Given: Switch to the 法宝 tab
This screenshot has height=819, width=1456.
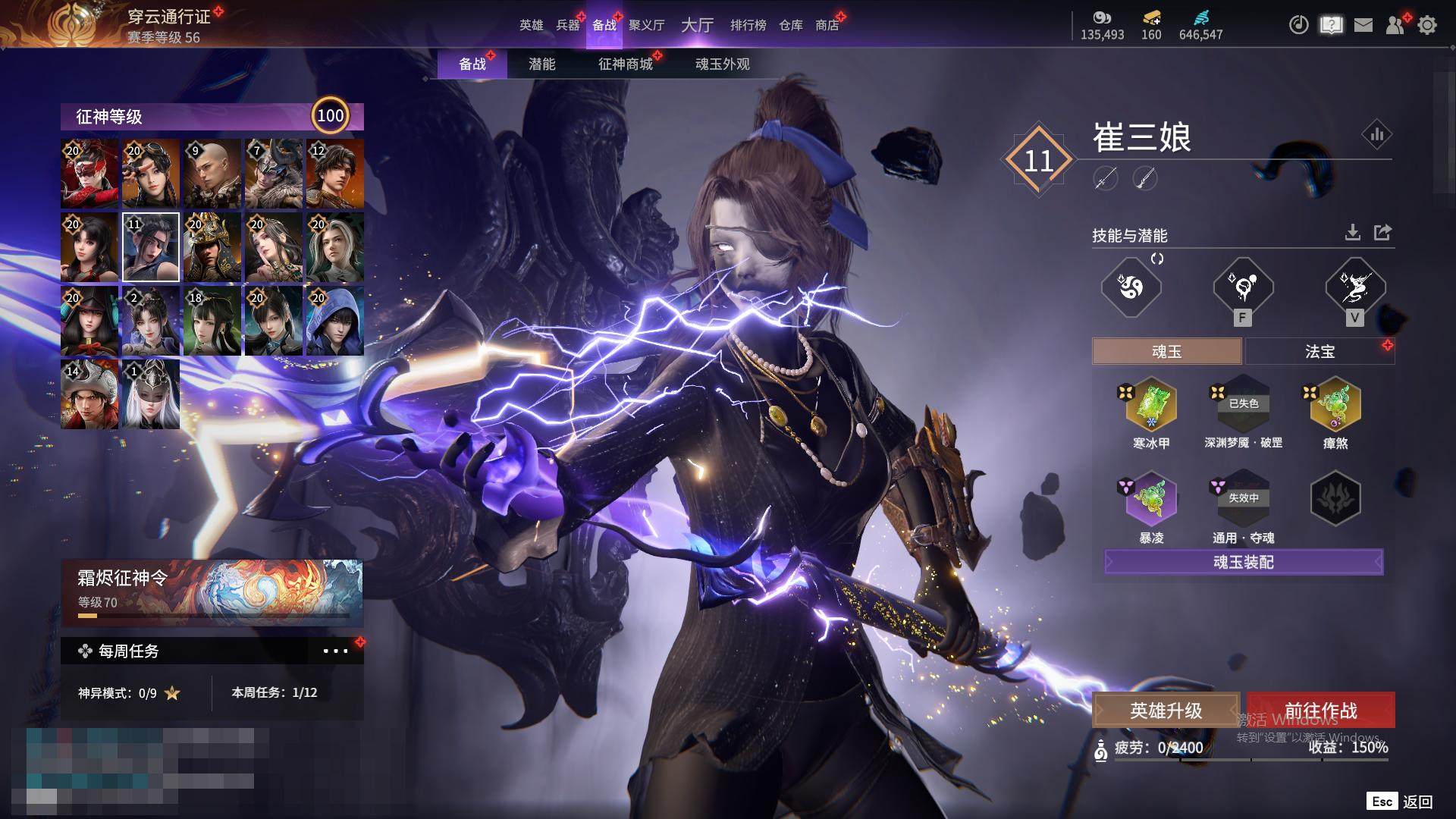Looking at the screenshot, I should pos(1319,352).
